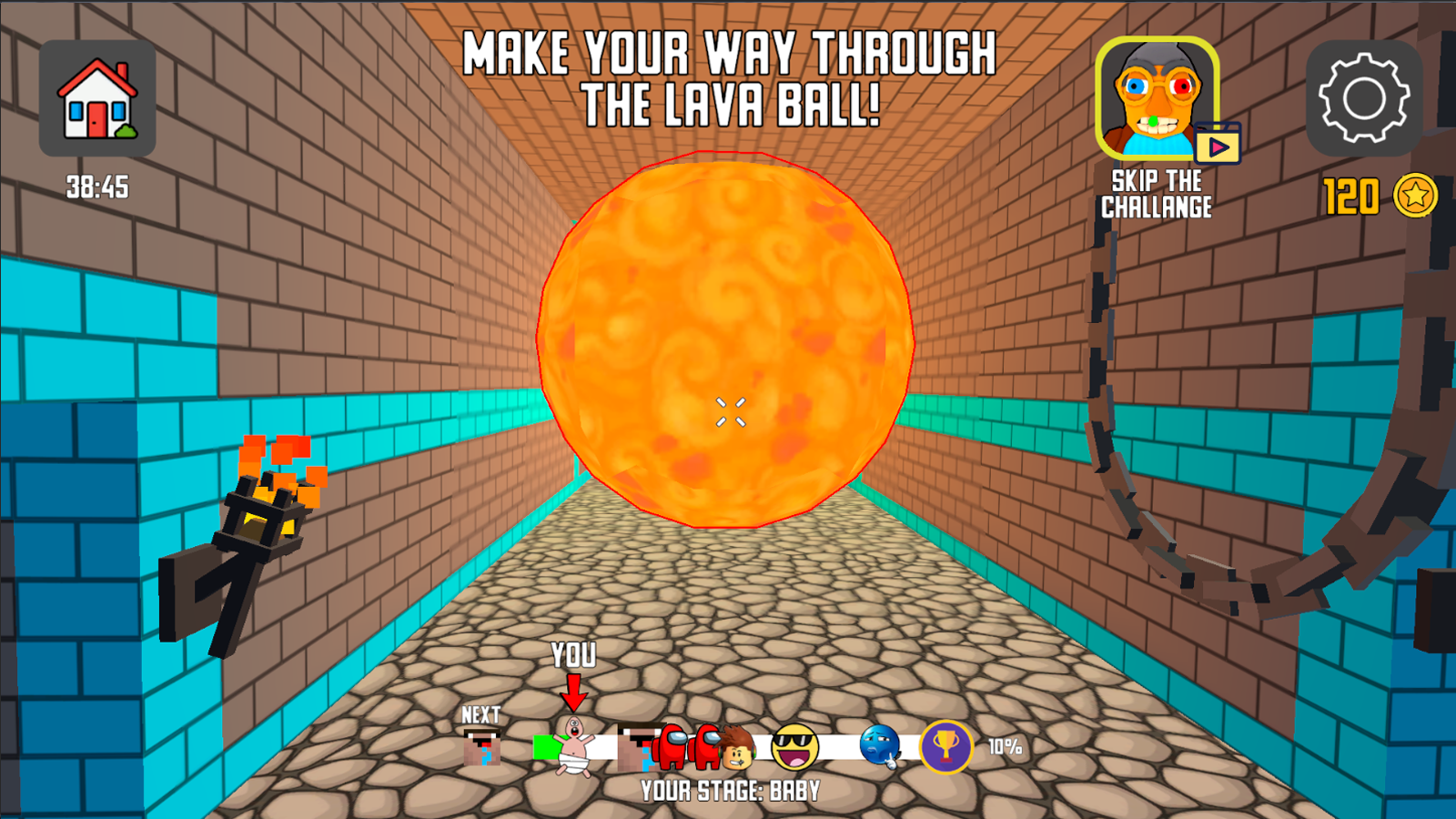Click the 10% progress percentage text
The image size is (1456, 819).
1005,746
